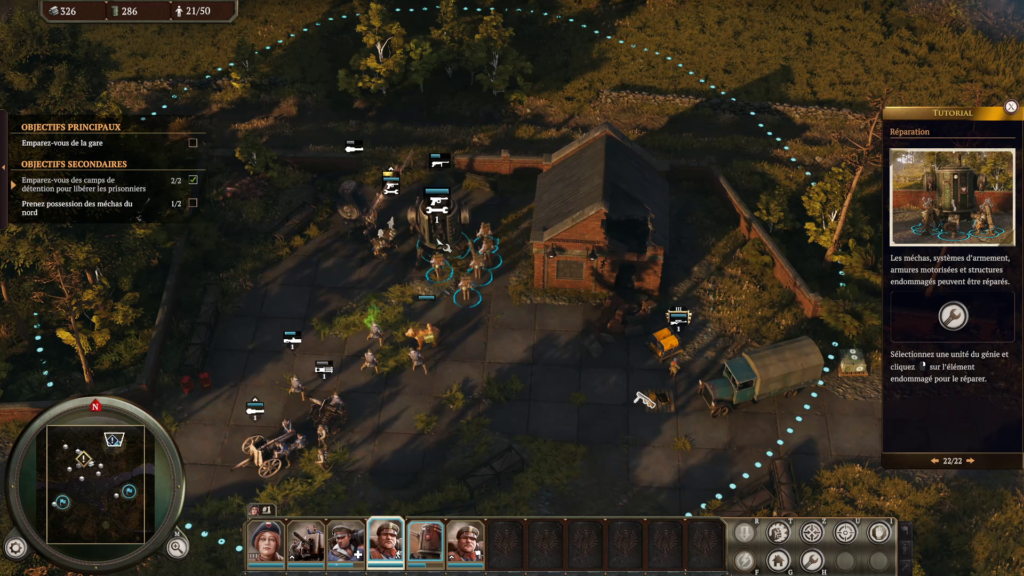Activate the wrench repair command
Screen dimensions: 1024x576
coord(812,560)
